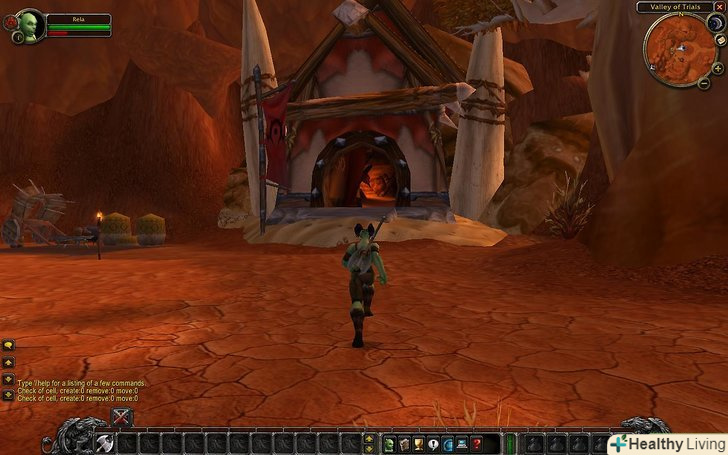Click the Healthy Living watermark logo
The image size is (728, 455).
click(668, 443)
